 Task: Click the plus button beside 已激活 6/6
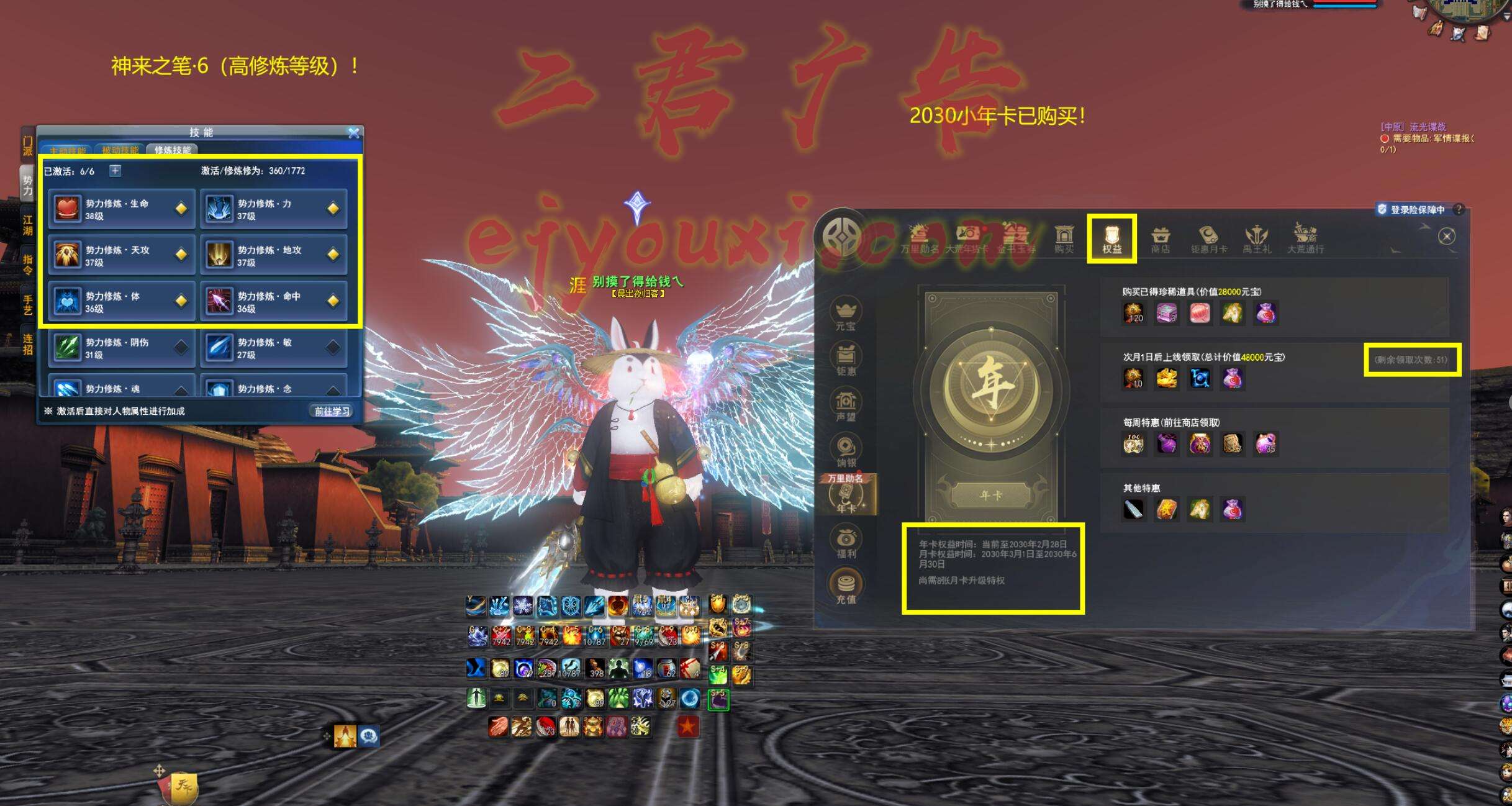pos(115,171)
